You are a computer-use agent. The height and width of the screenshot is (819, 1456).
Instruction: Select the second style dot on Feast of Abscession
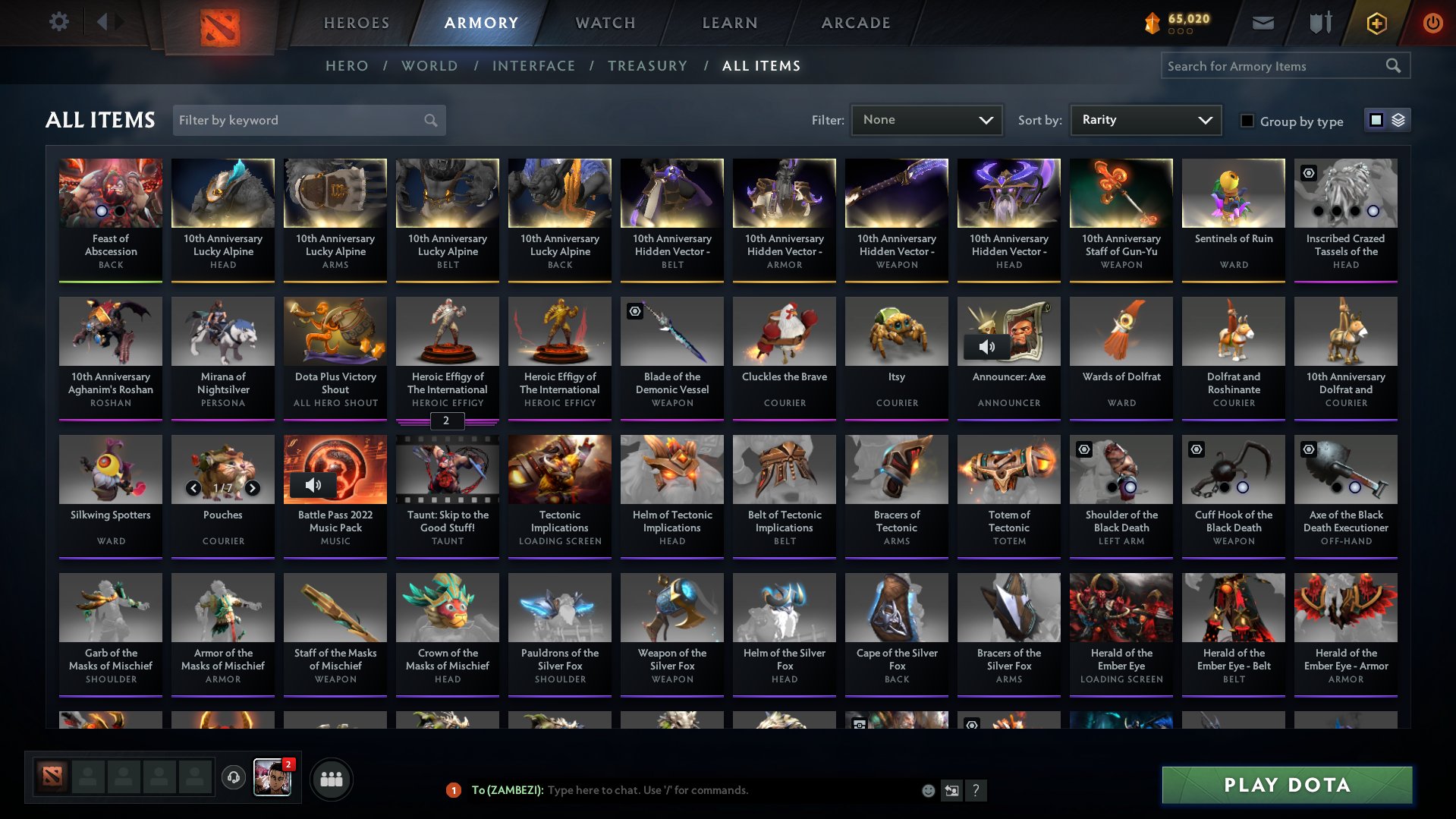118,211
